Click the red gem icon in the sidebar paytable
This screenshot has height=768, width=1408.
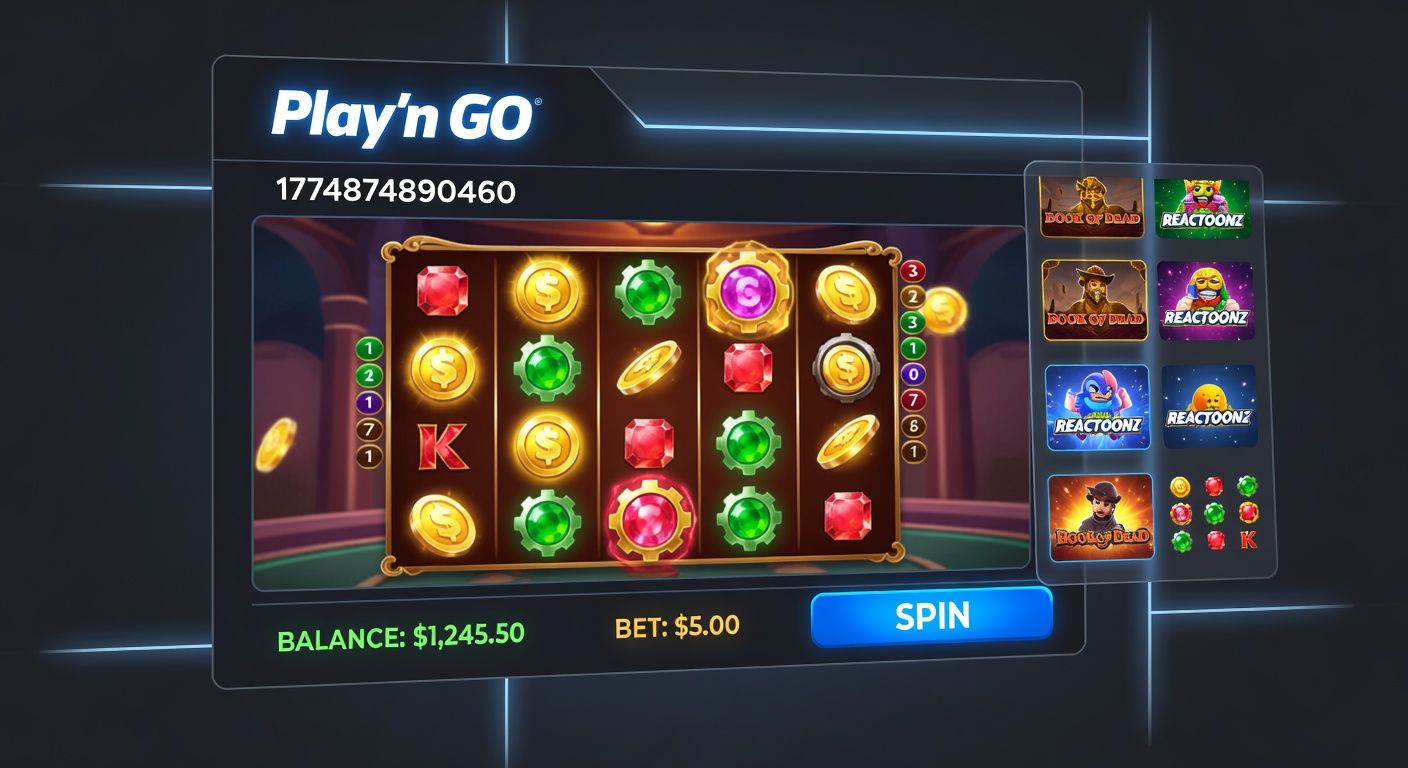pyautogui.click(x=1213, y=486)
